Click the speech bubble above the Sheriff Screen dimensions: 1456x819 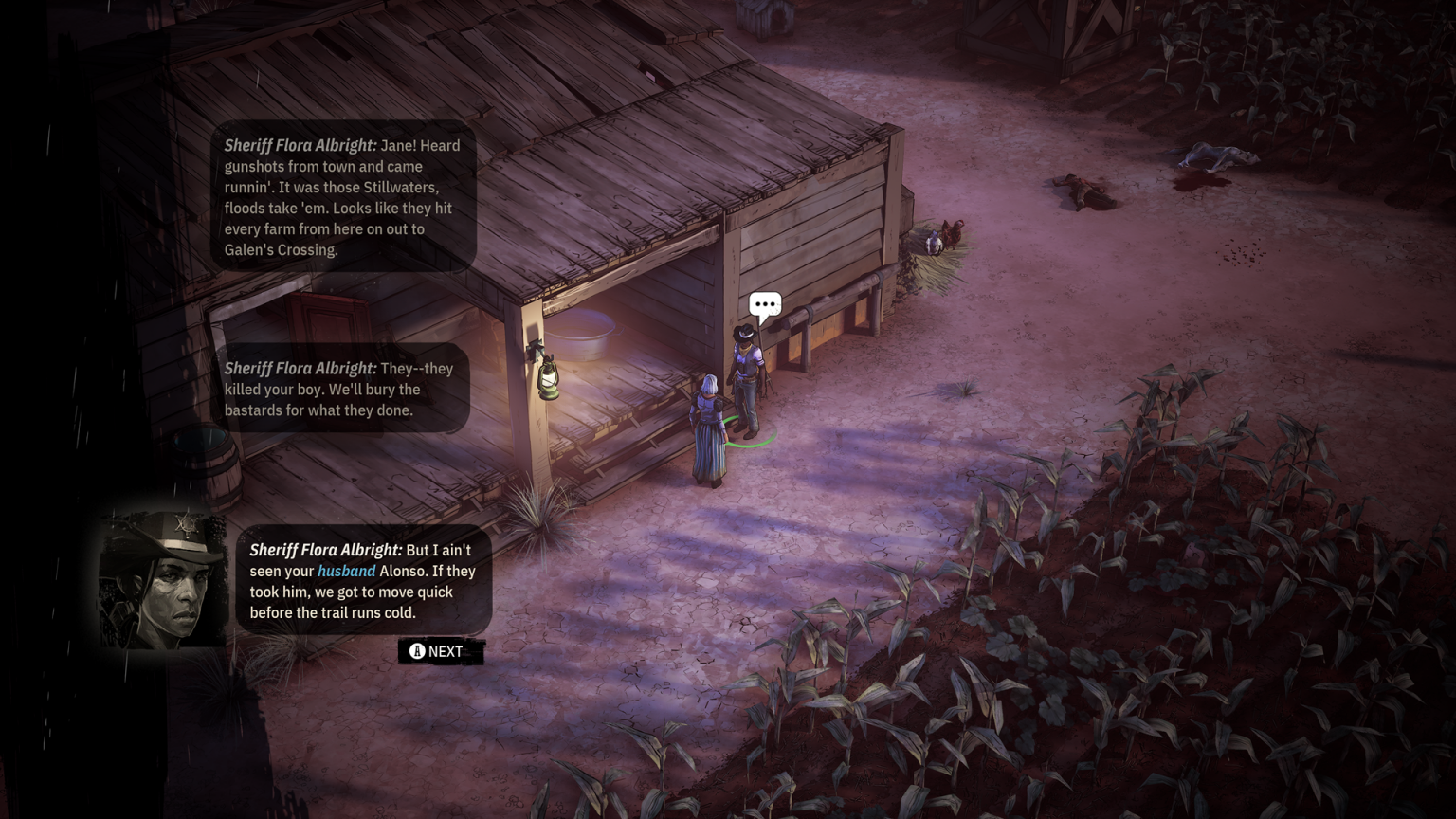pyautogui.click(x=765, y=304)
